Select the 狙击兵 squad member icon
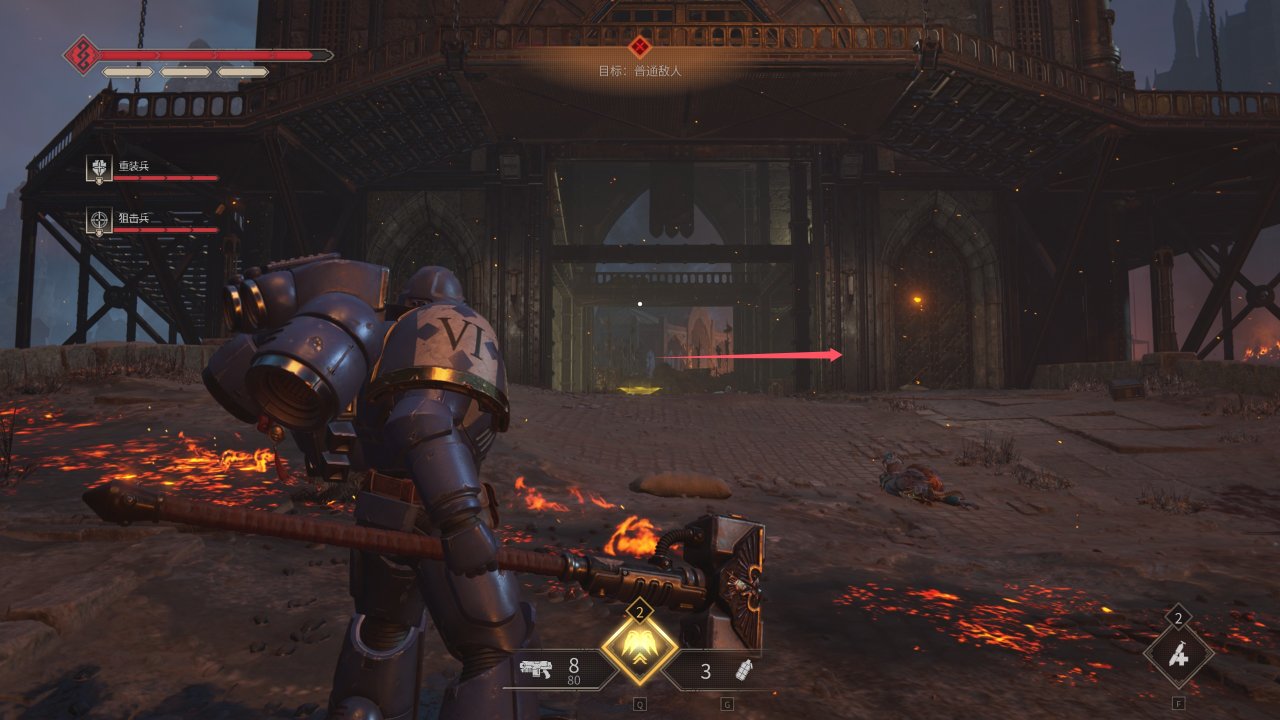This screenshot has width=1280, height=720. (99, 220)
